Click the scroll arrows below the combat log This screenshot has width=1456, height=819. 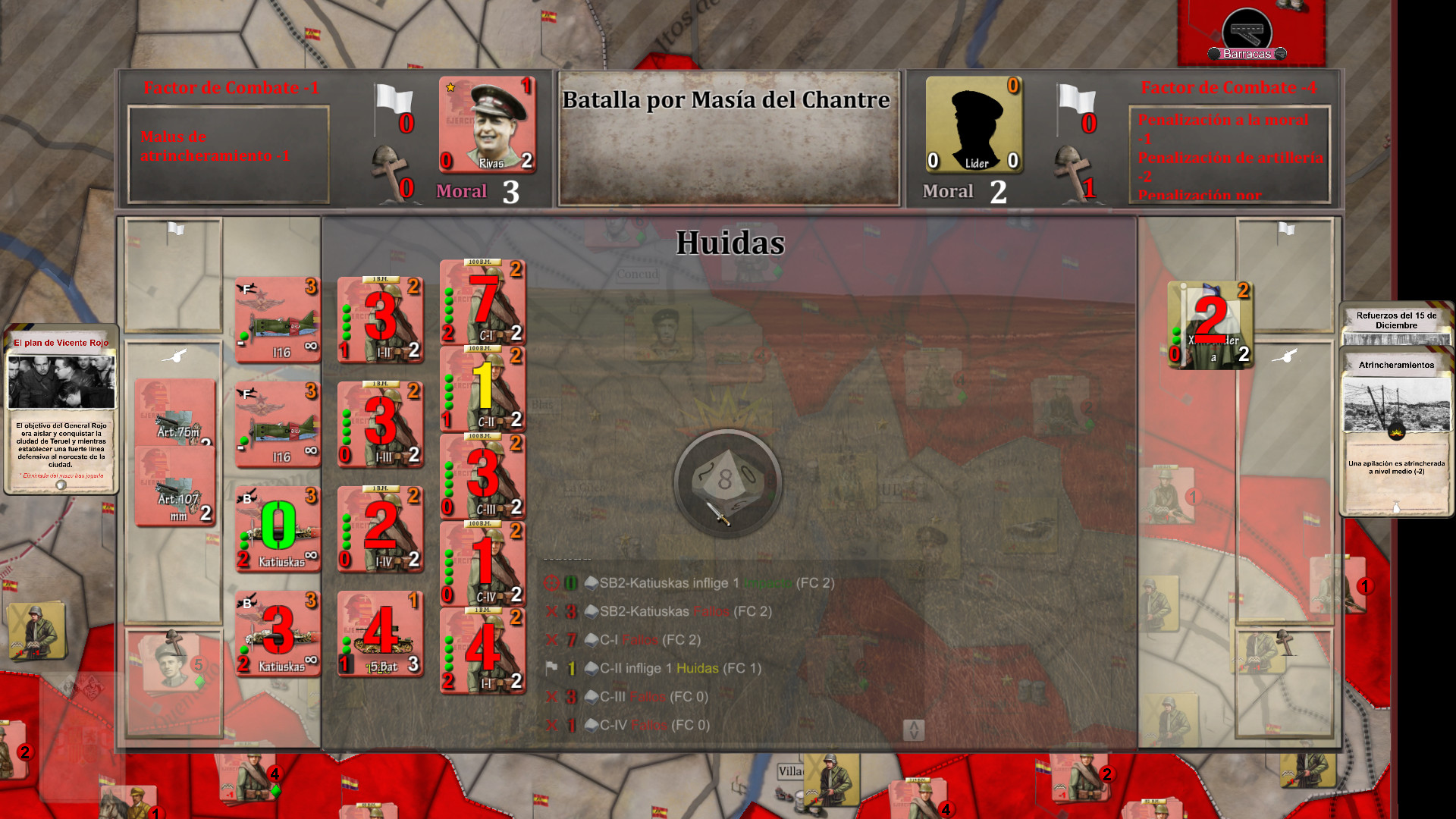pos(915,728)
